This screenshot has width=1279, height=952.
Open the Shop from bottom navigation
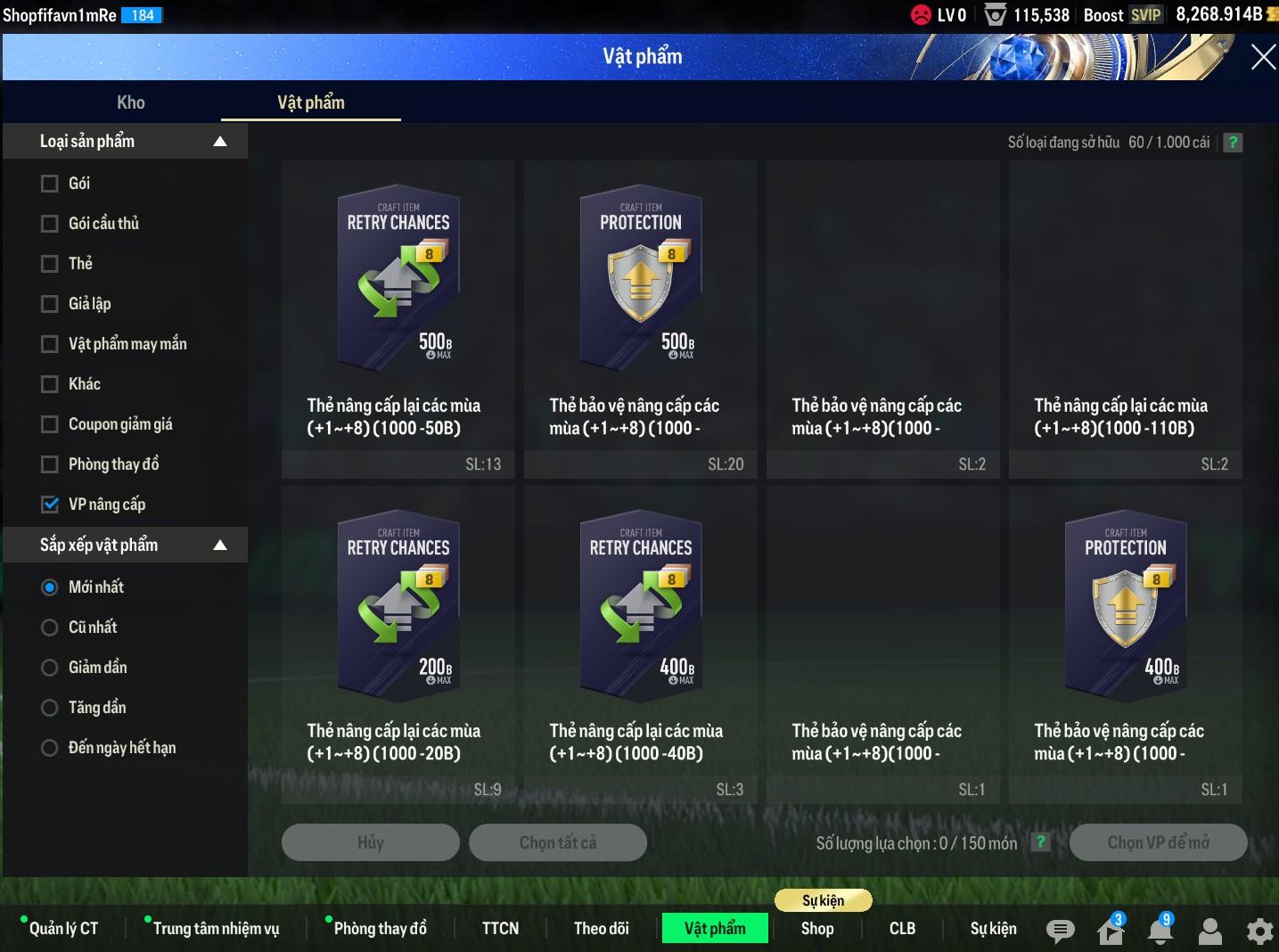pos(817,929)
